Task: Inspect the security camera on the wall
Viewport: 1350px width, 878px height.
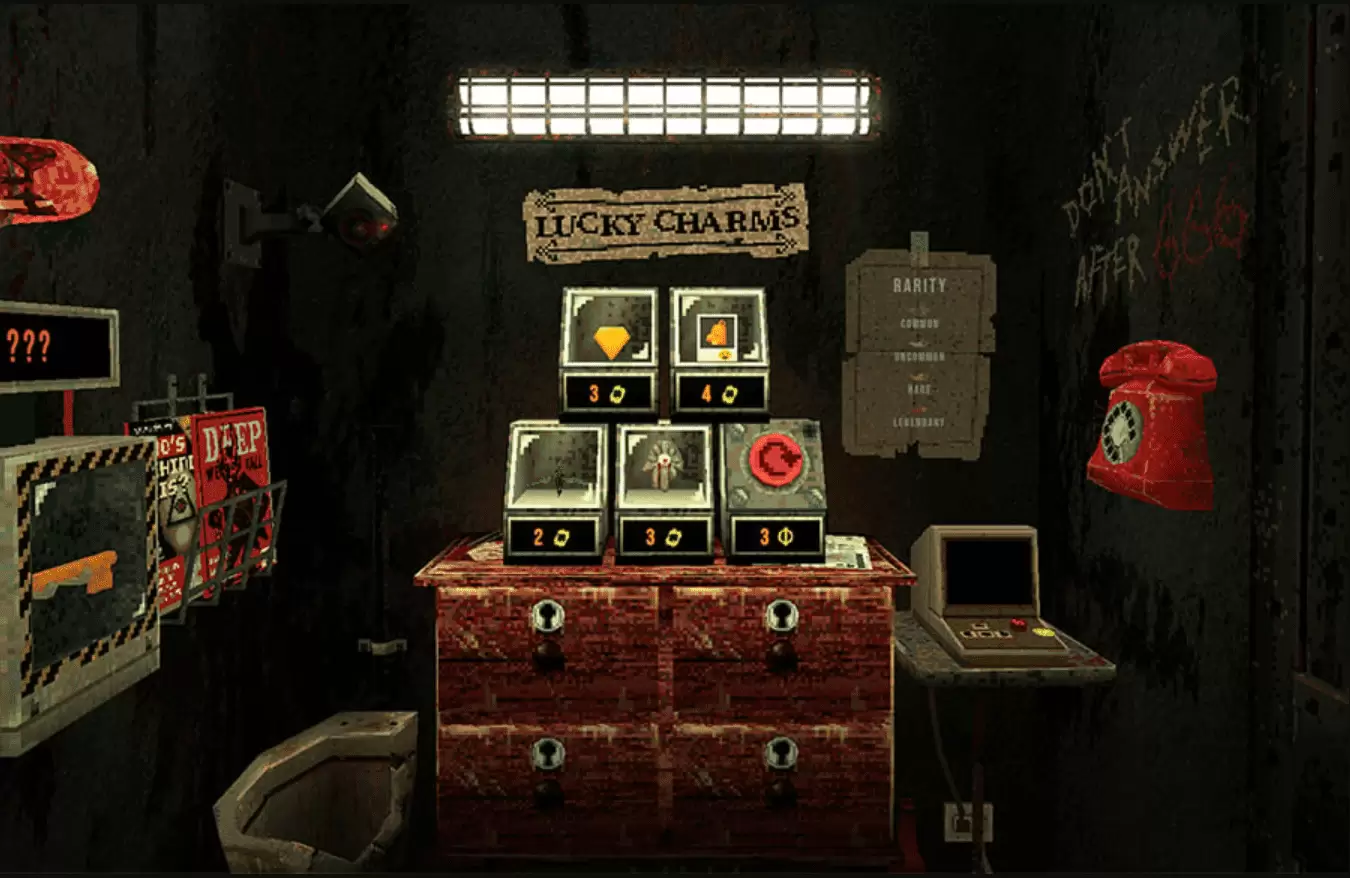Action: tap(355, 210)
